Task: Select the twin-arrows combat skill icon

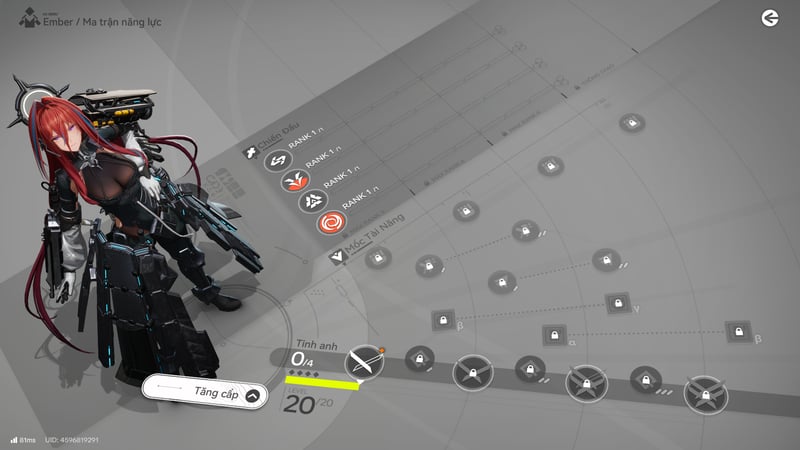Action: pos(277,161)
